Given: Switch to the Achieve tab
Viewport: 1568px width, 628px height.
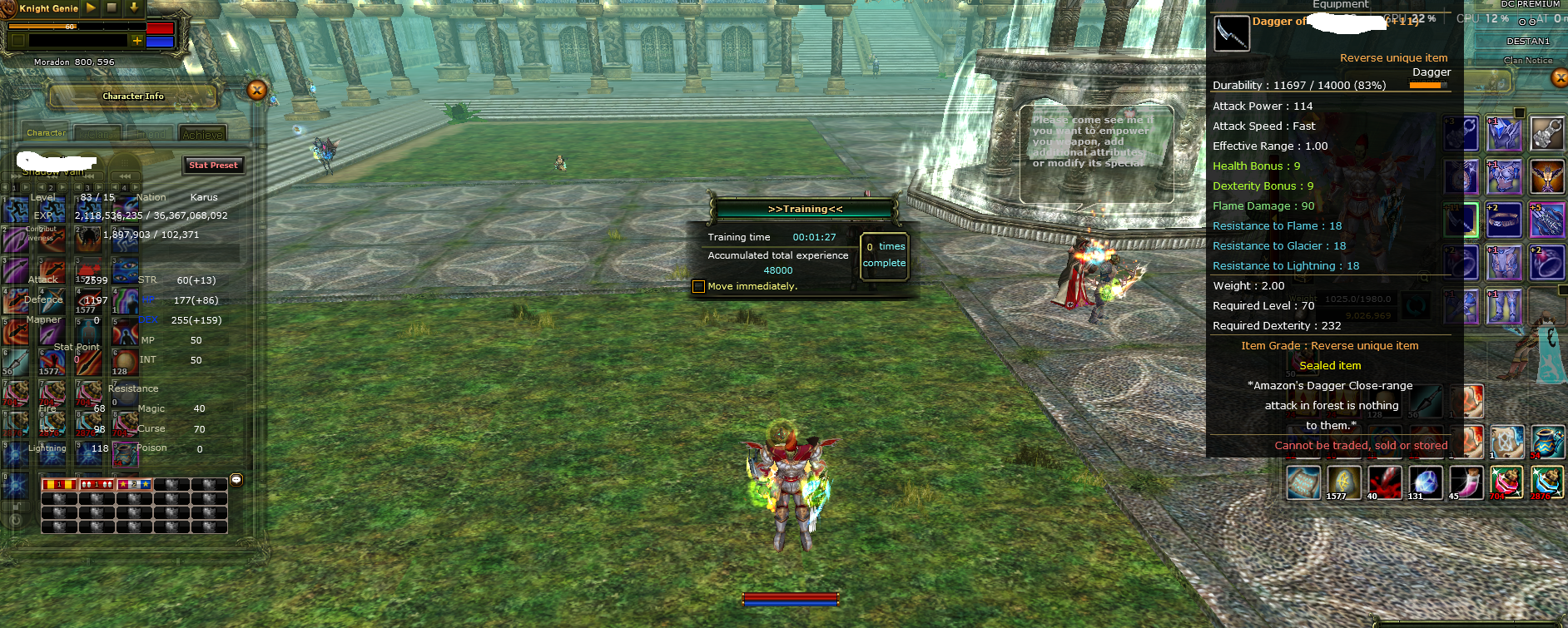Looking at the screenshot, I should [202, 133].
